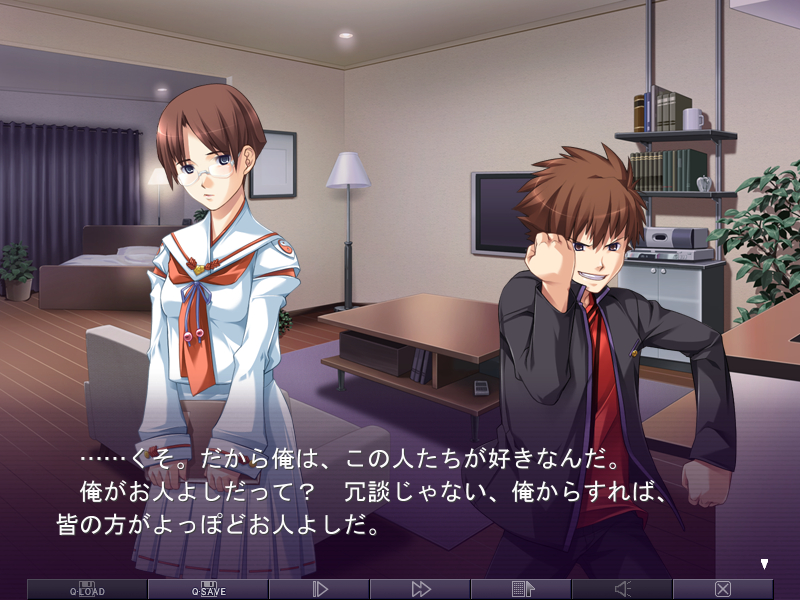Click the speaker voice replay icon

[x=622, y=589]
